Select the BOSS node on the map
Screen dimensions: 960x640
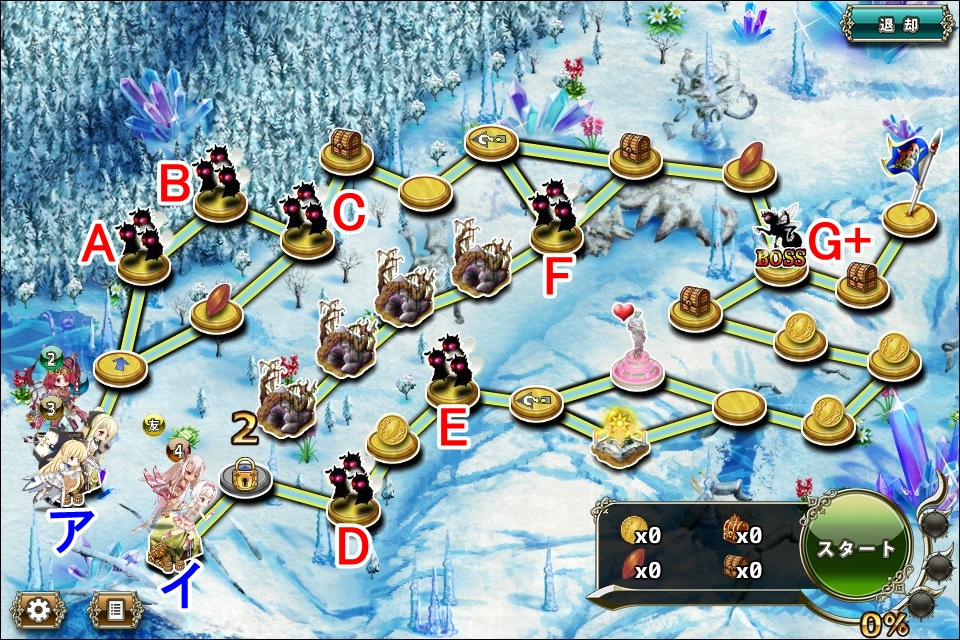click(x=781, y=255)
